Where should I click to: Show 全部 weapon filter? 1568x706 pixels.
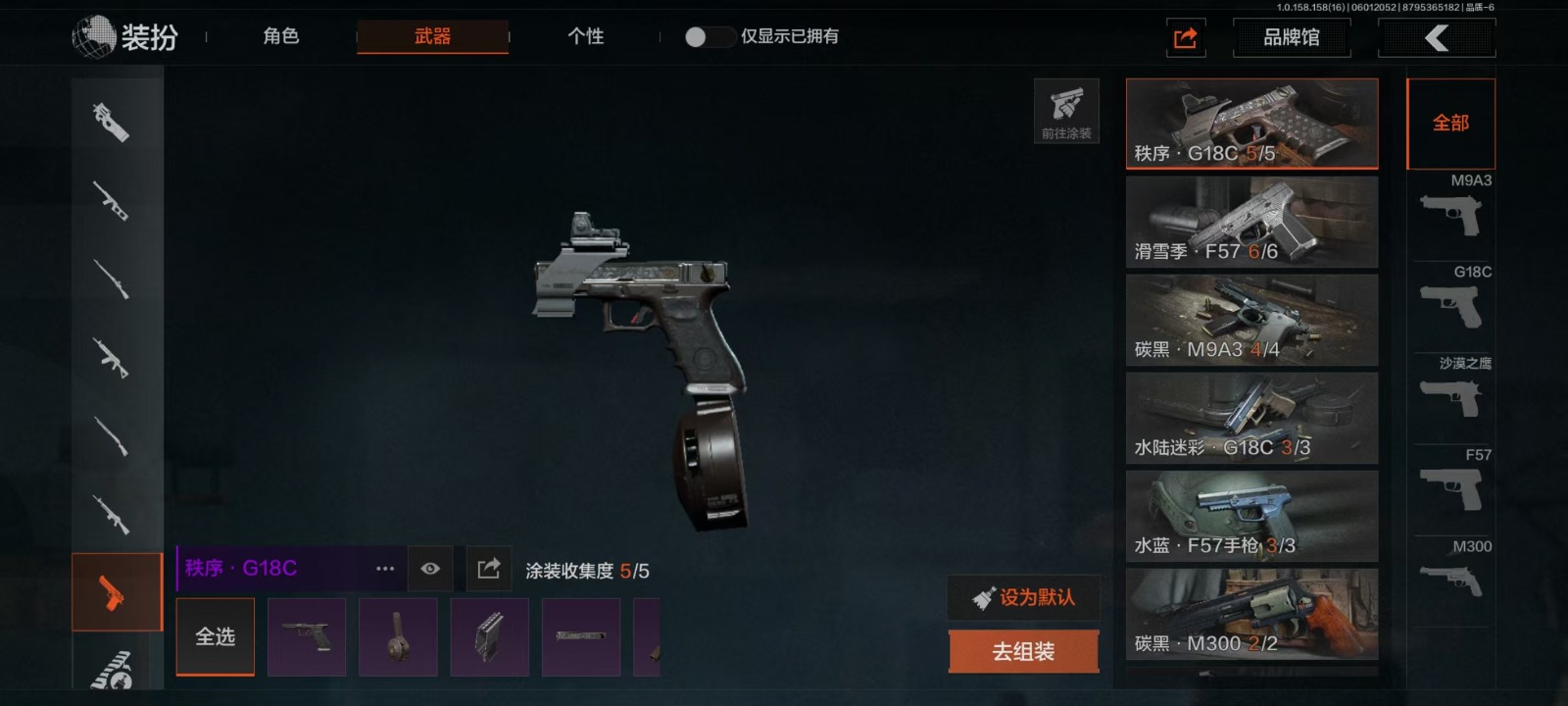tap(1450, 124)
